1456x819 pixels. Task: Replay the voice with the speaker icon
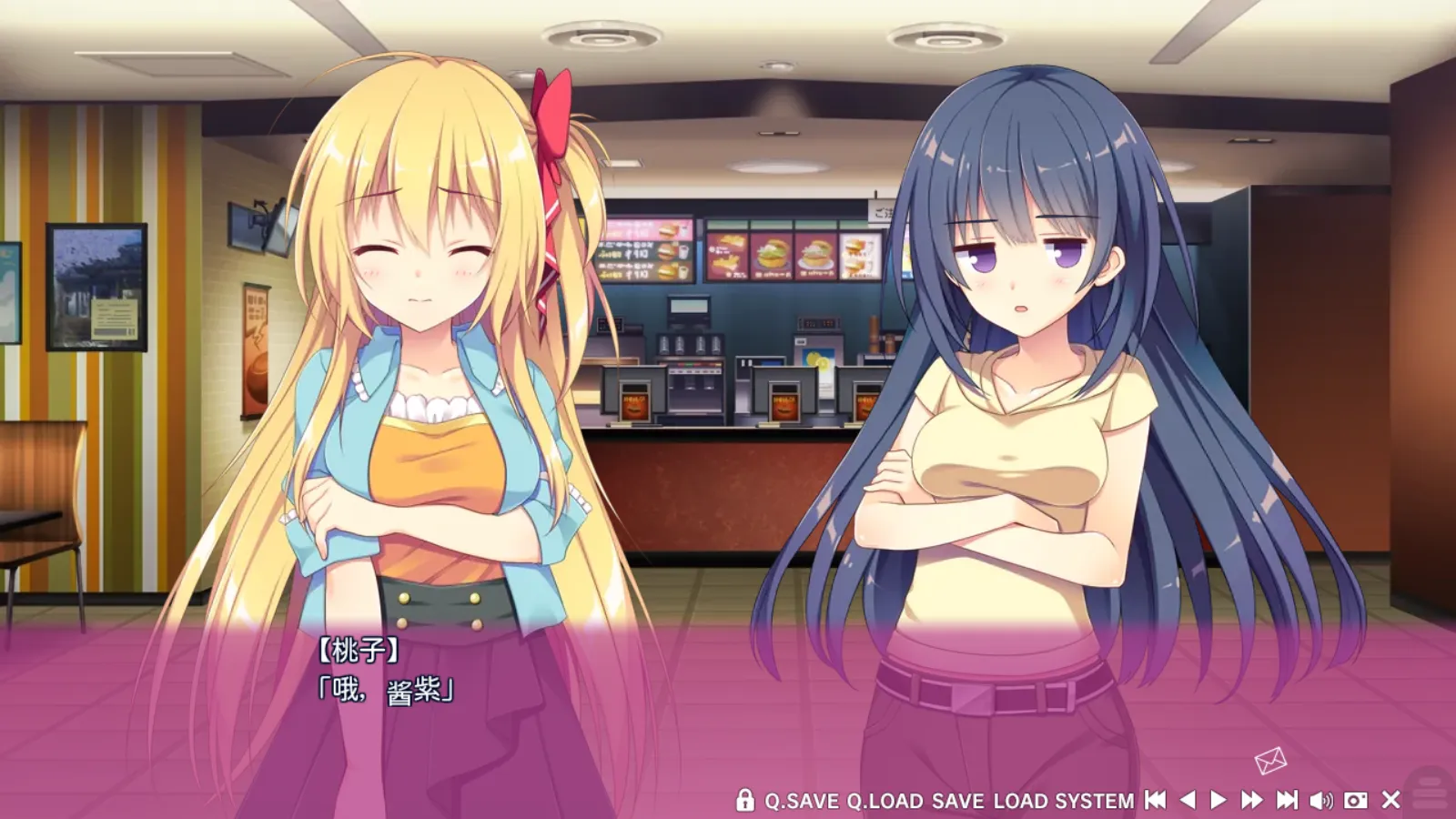[1320, 800]
